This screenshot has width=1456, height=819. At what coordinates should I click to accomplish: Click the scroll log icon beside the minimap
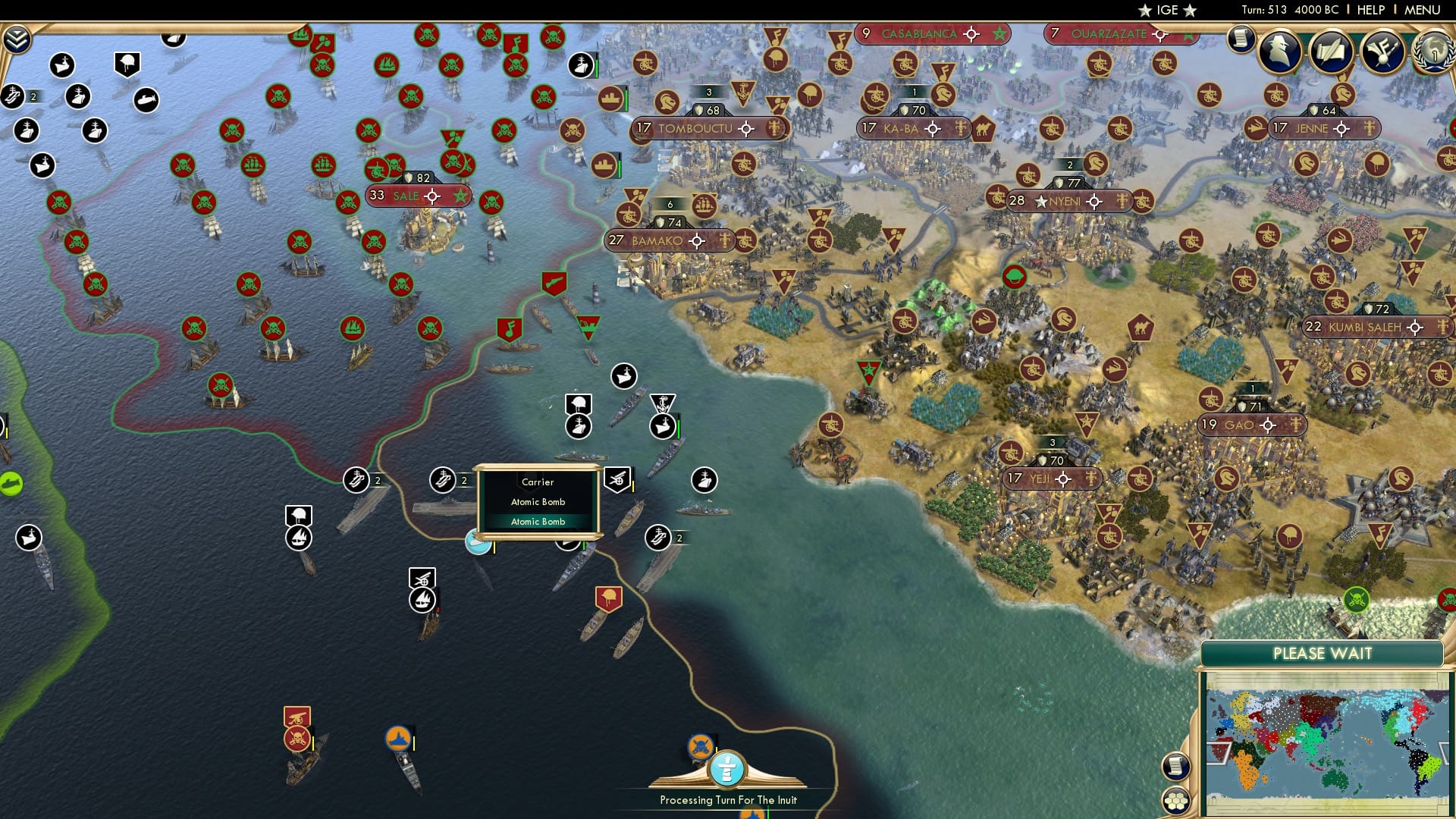(x=1175, y=767)
